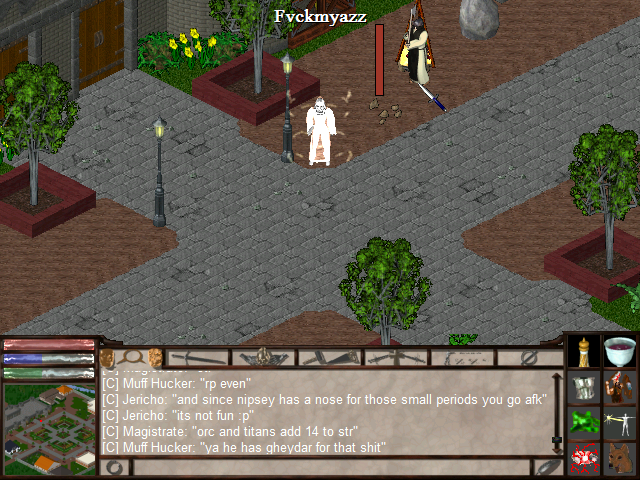Select the white humanoid figure icon

click(620, 421)
